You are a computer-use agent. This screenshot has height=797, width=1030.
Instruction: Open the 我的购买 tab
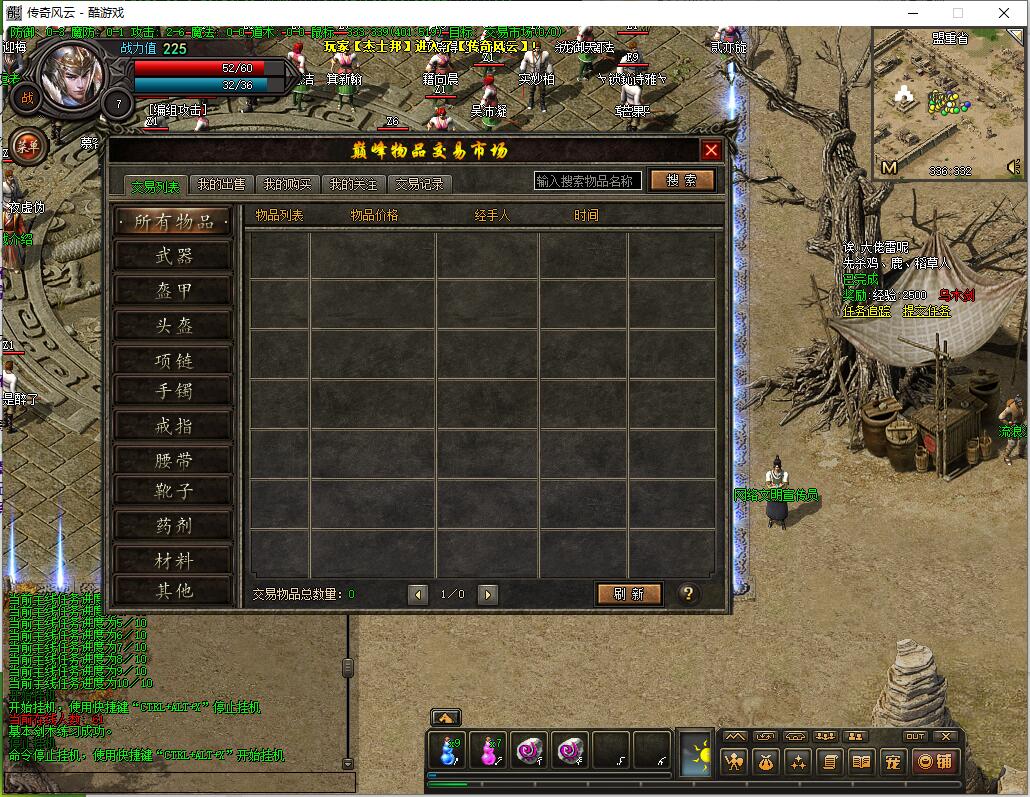(x=288, y=185)
